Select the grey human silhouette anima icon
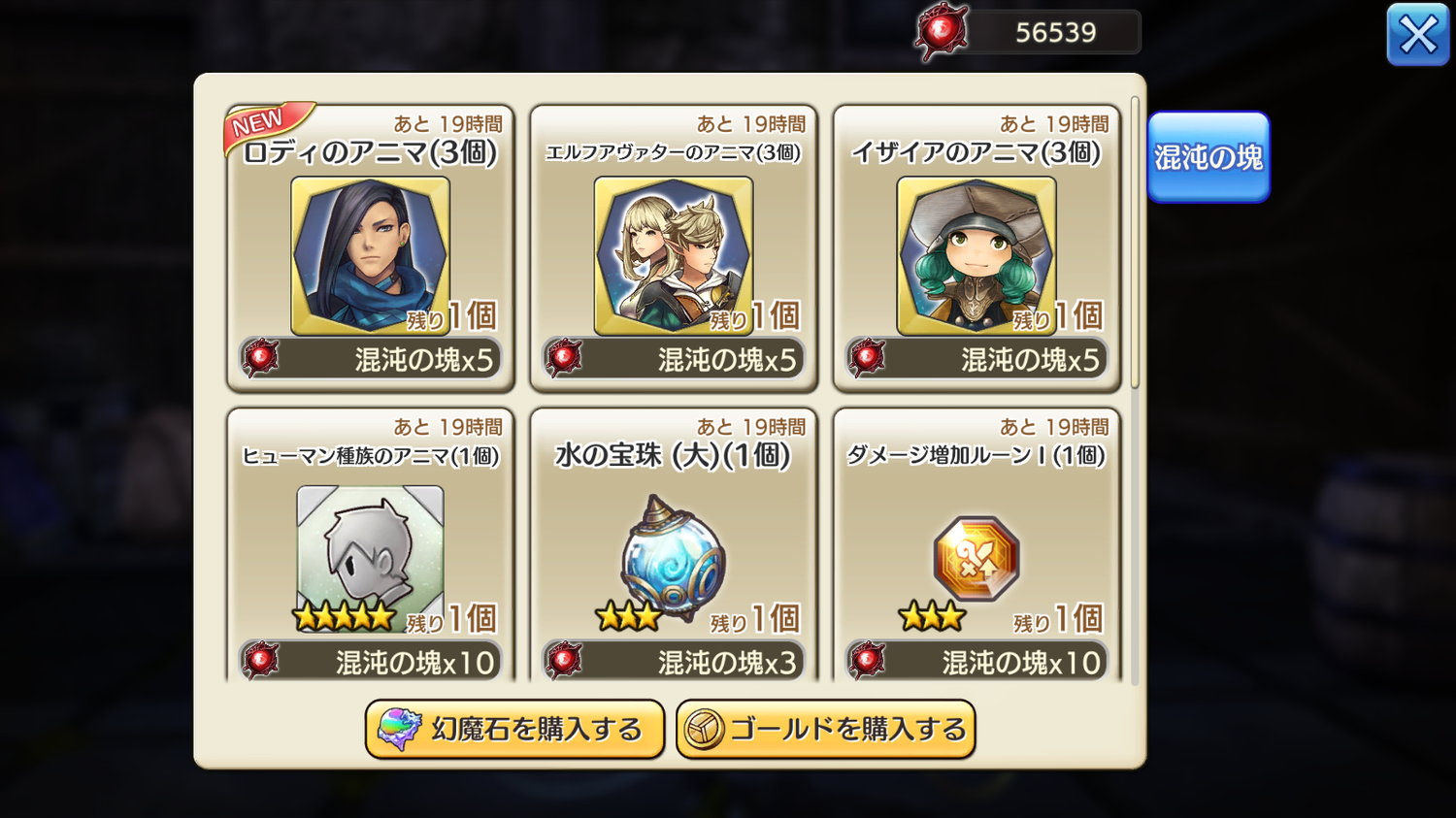The width and height of the screenshot is (1456, 818). [370, 555]
